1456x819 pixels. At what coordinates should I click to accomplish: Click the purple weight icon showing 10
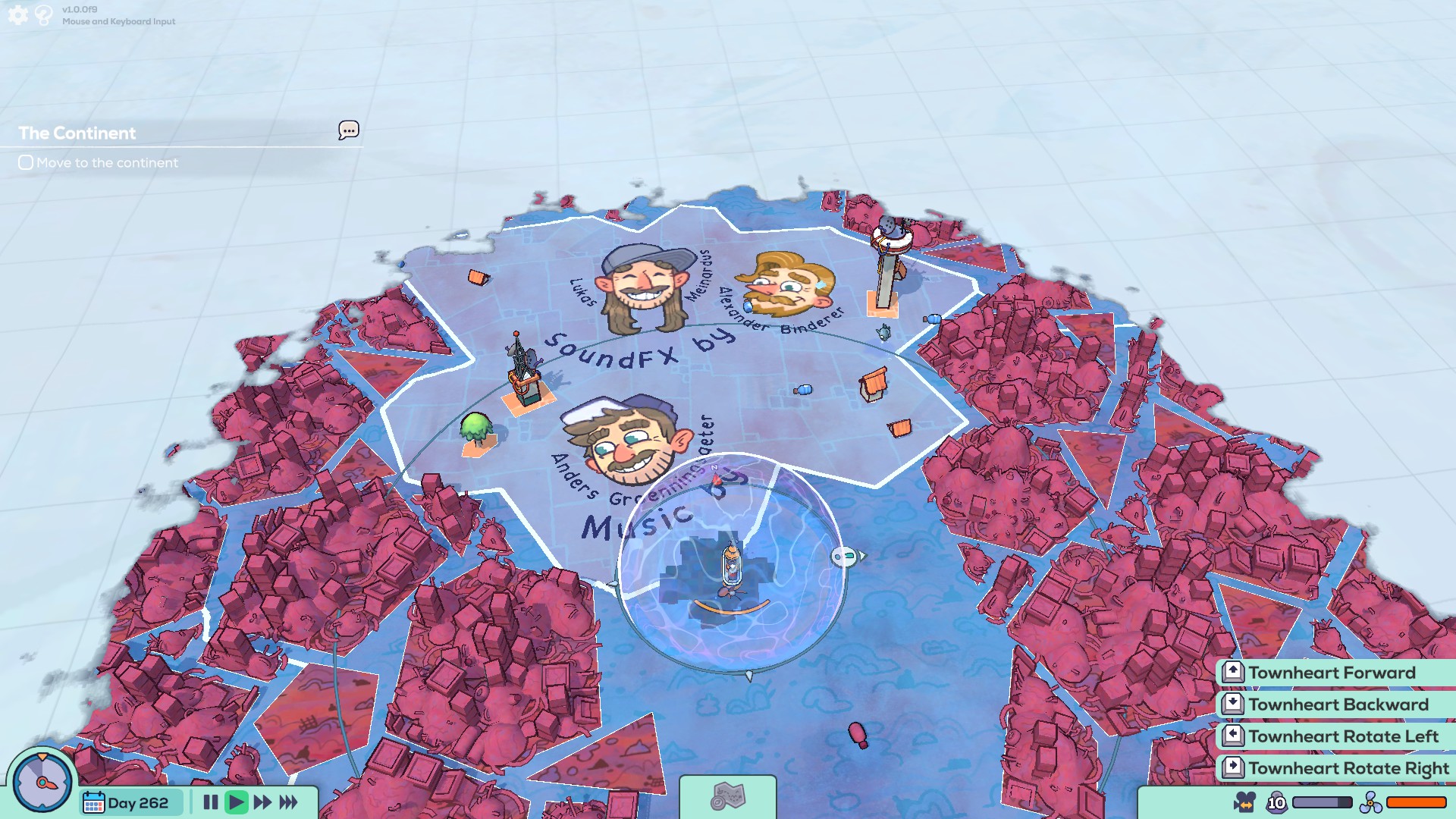pyautogui.click(x=1276, y=802)
